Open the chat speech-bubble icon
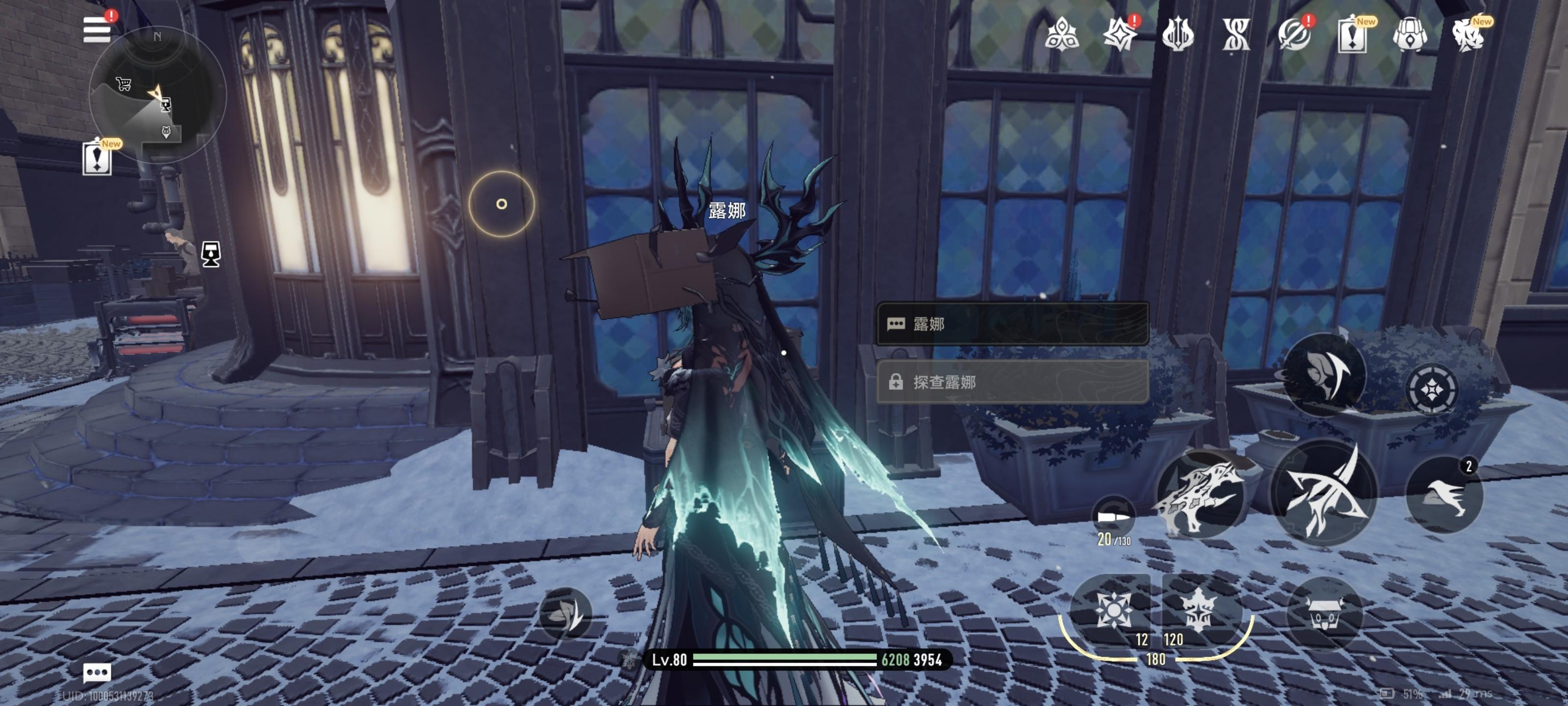Viewport: 1568px width, 706px height. pyautogui.click(x=97, y=673)
